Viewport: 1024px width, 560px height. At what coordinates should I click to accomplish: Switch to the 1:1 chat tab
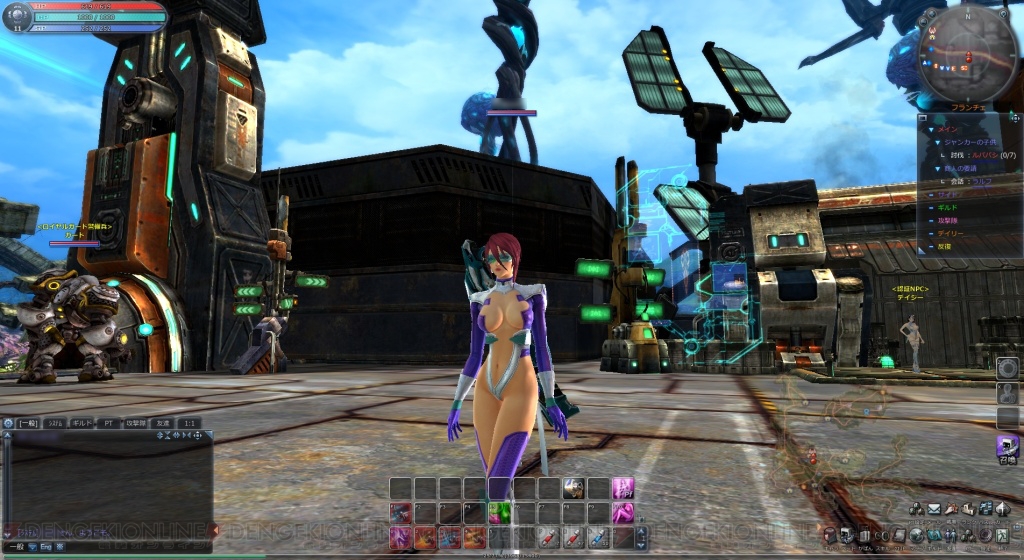(189, 424)
